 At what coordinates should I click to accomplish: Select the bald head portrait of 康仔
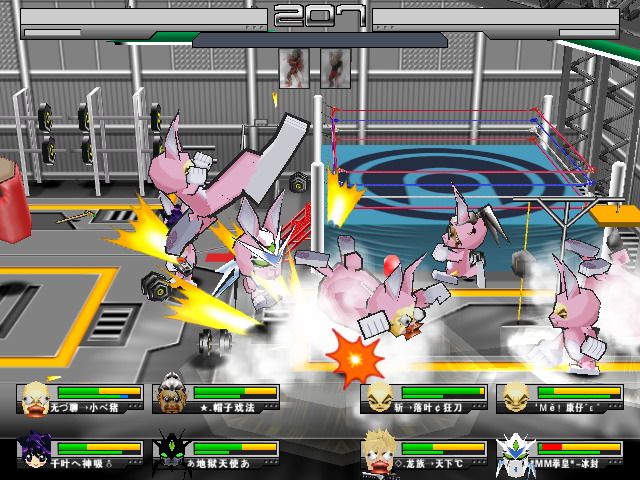[x=516, y=397]
